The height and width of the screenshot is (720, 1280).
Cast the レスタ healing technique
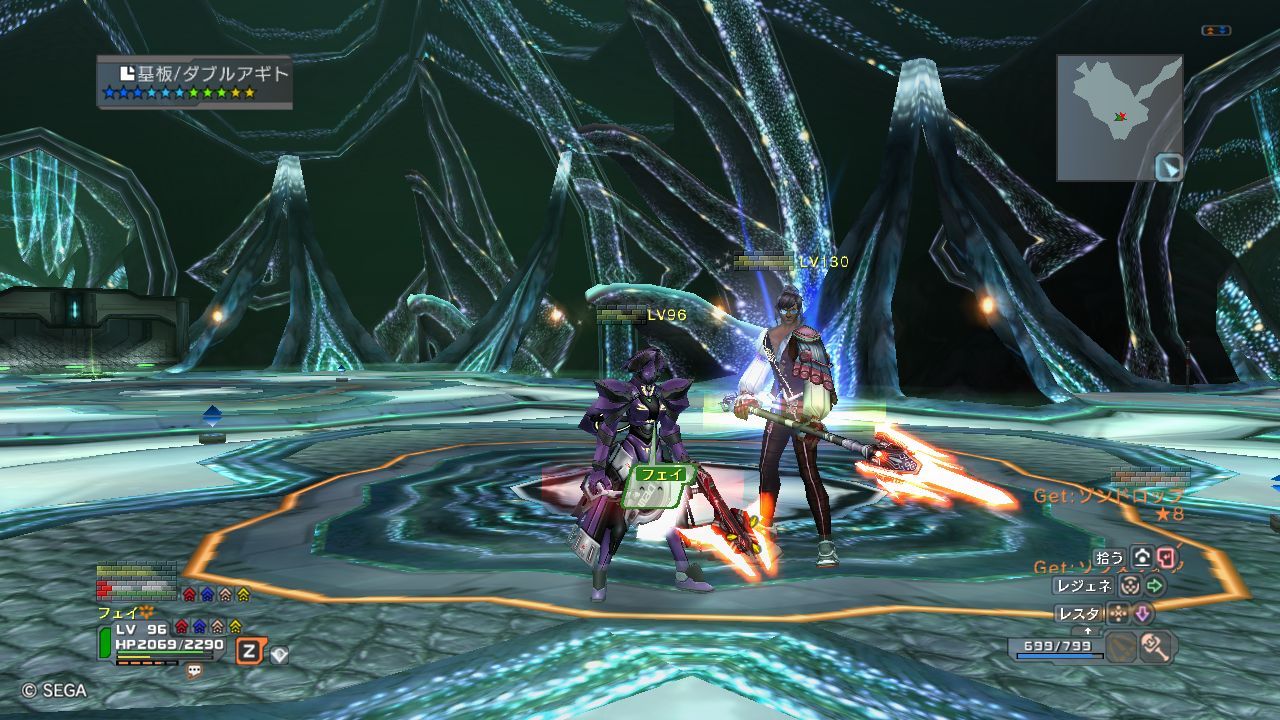pos(1079,614)
